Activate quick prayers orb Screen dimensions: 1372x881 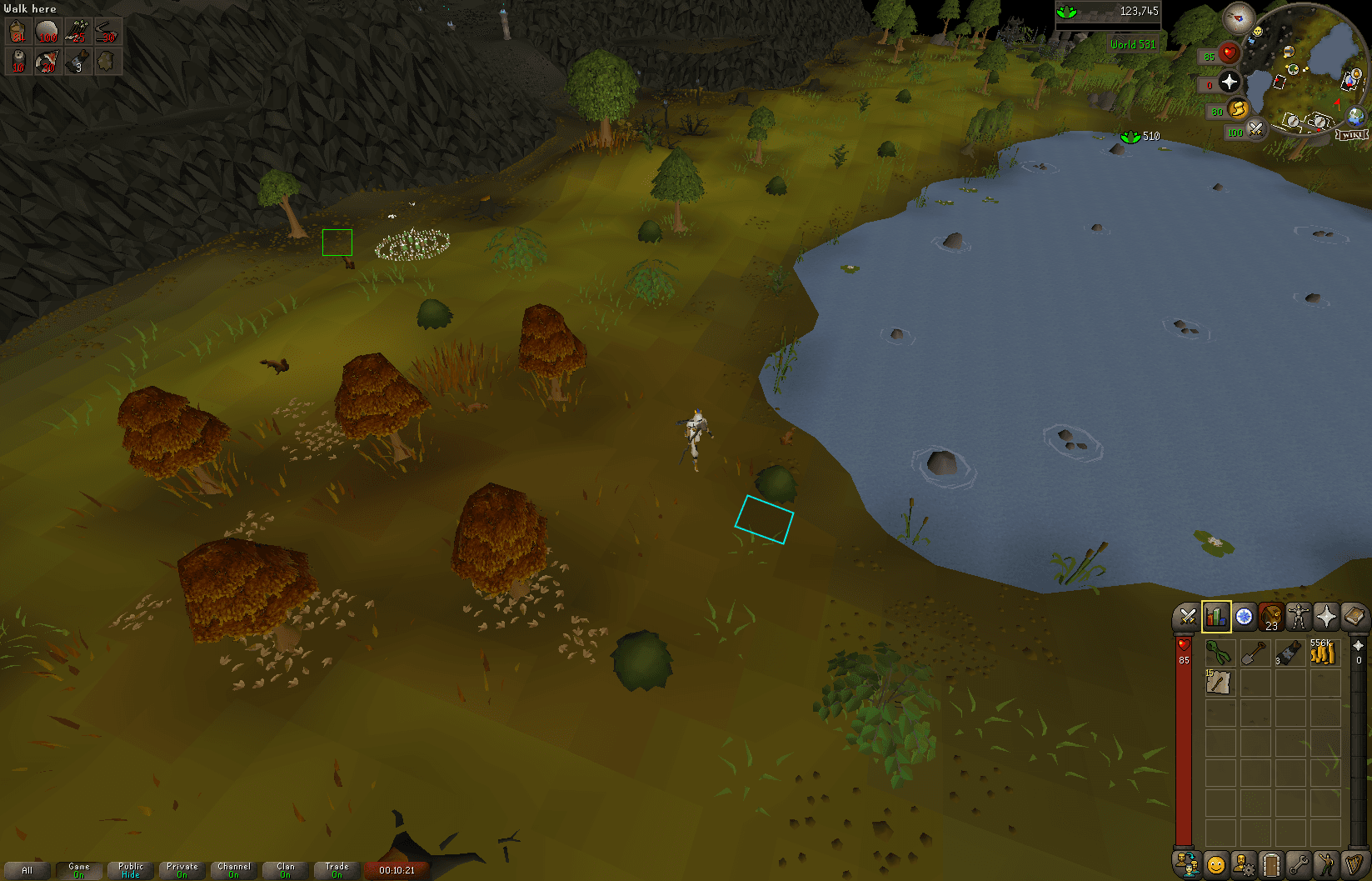[1229, 82]
